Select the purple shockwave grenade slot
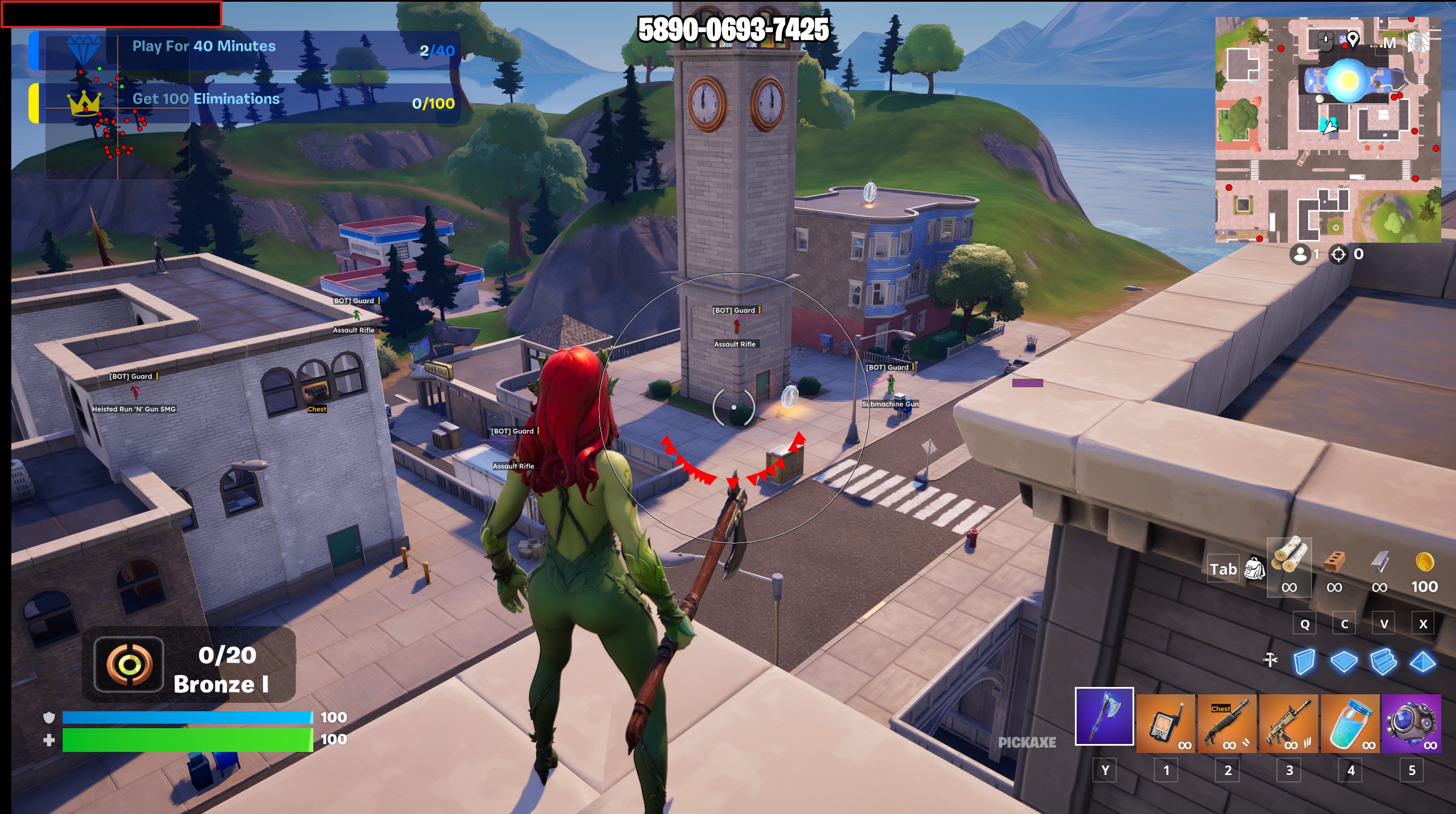Screen dimensions: 1456x814 (1411, 724)
